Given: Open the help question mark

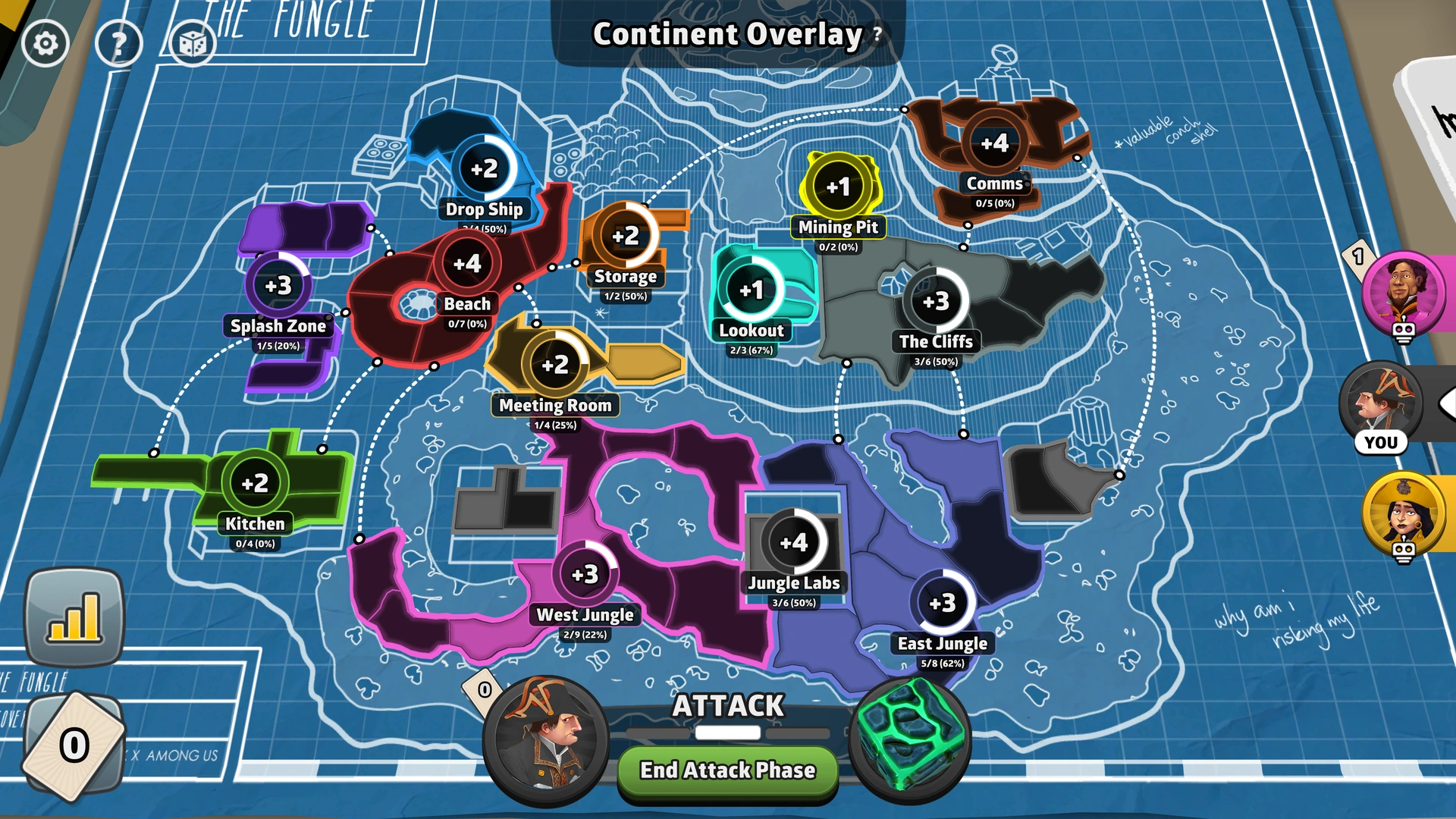Looking at the screenshot, I should [x=118, y=42].
